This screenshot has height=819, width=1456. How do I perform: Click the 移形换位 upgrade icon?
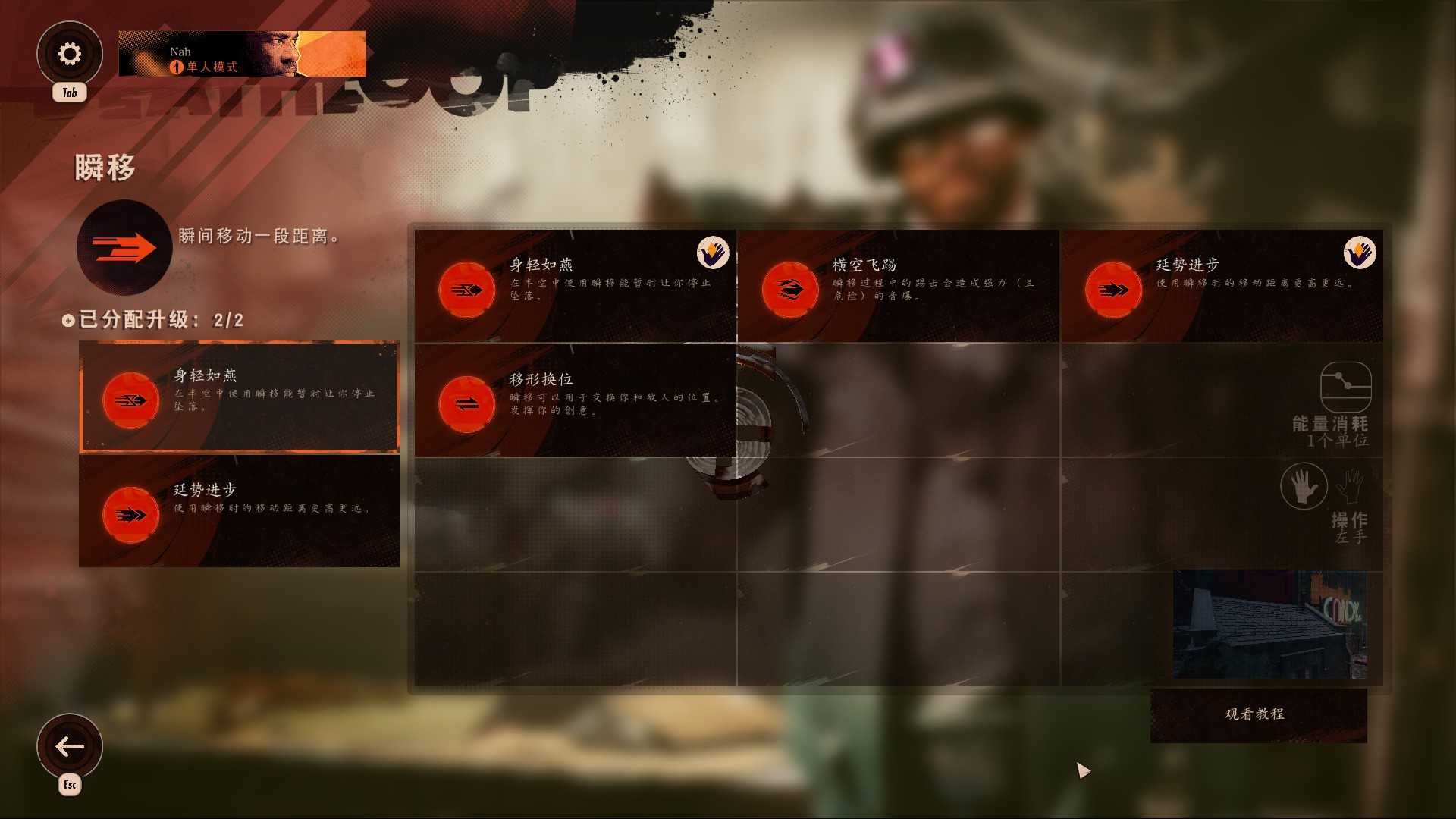tap(466, 404)
